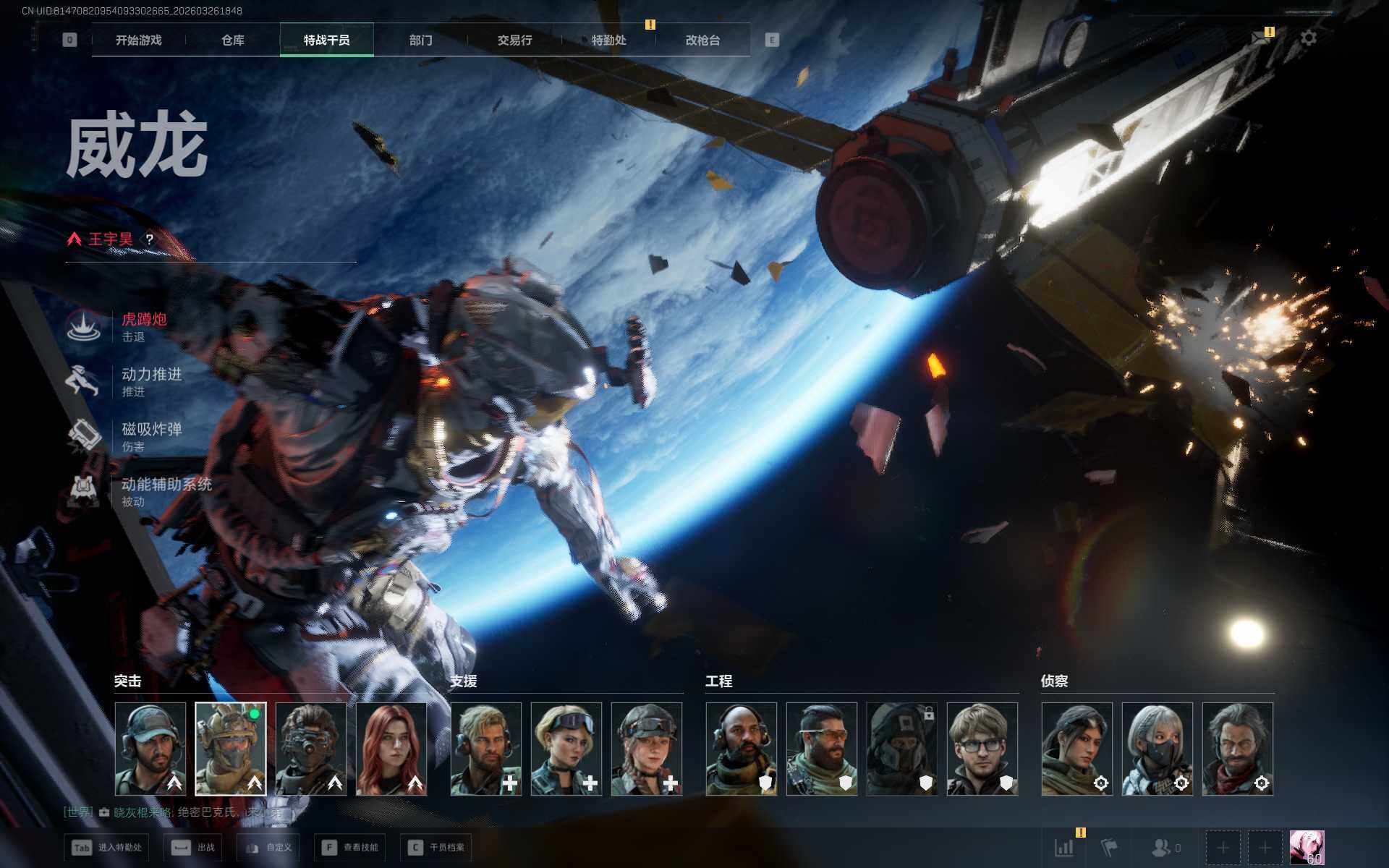
Task: Select the 特勤处 tab
Action: 608,41
